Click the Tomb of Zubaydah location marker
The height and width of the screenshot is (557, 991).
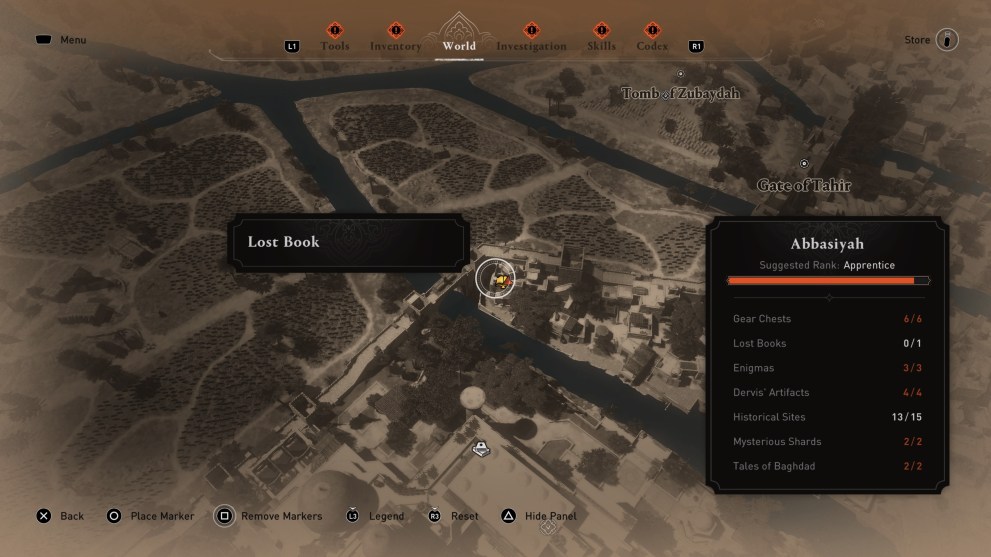[681, 75]
